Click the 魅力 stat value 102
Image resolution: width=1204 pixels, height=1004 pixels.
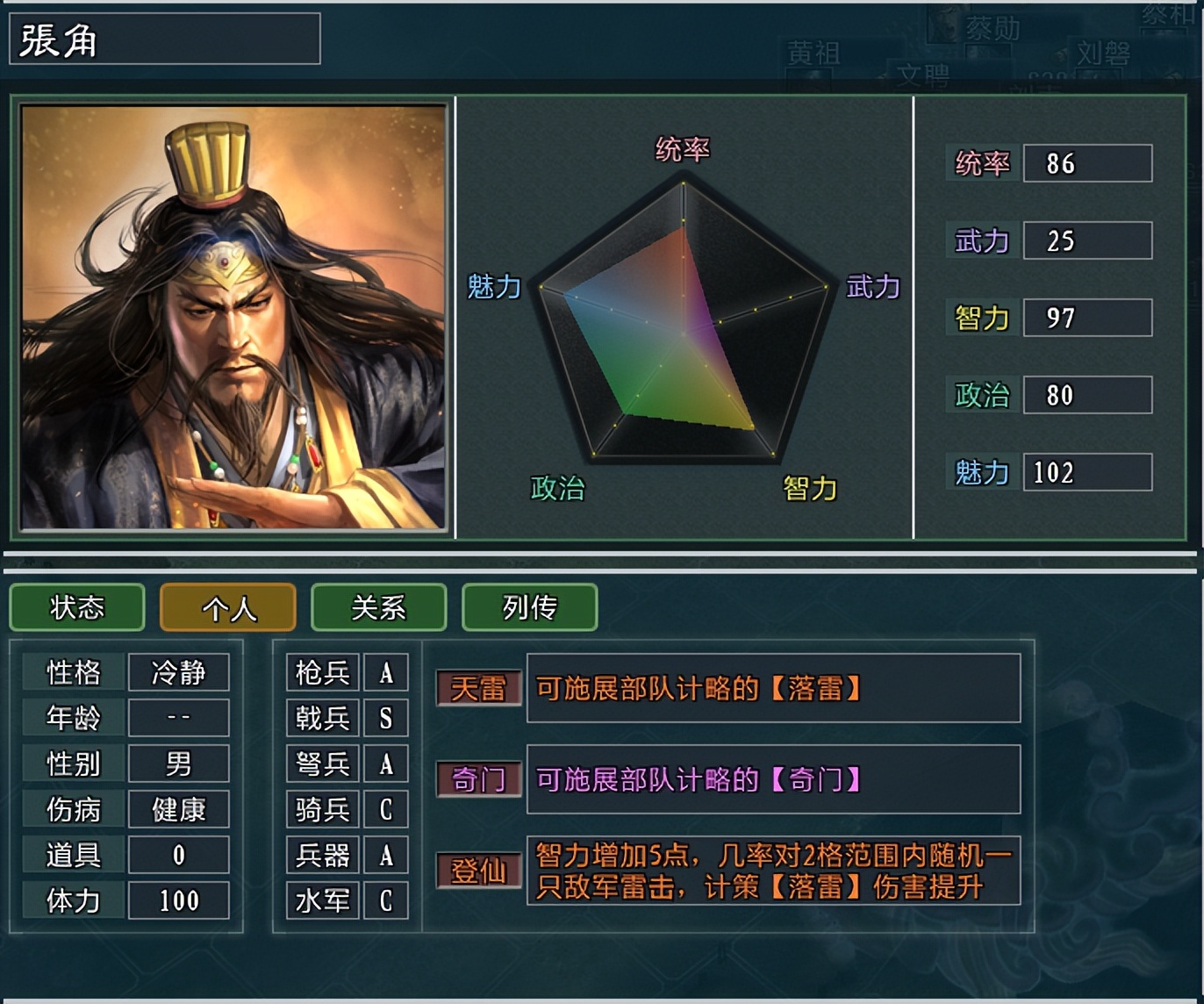1087,473
